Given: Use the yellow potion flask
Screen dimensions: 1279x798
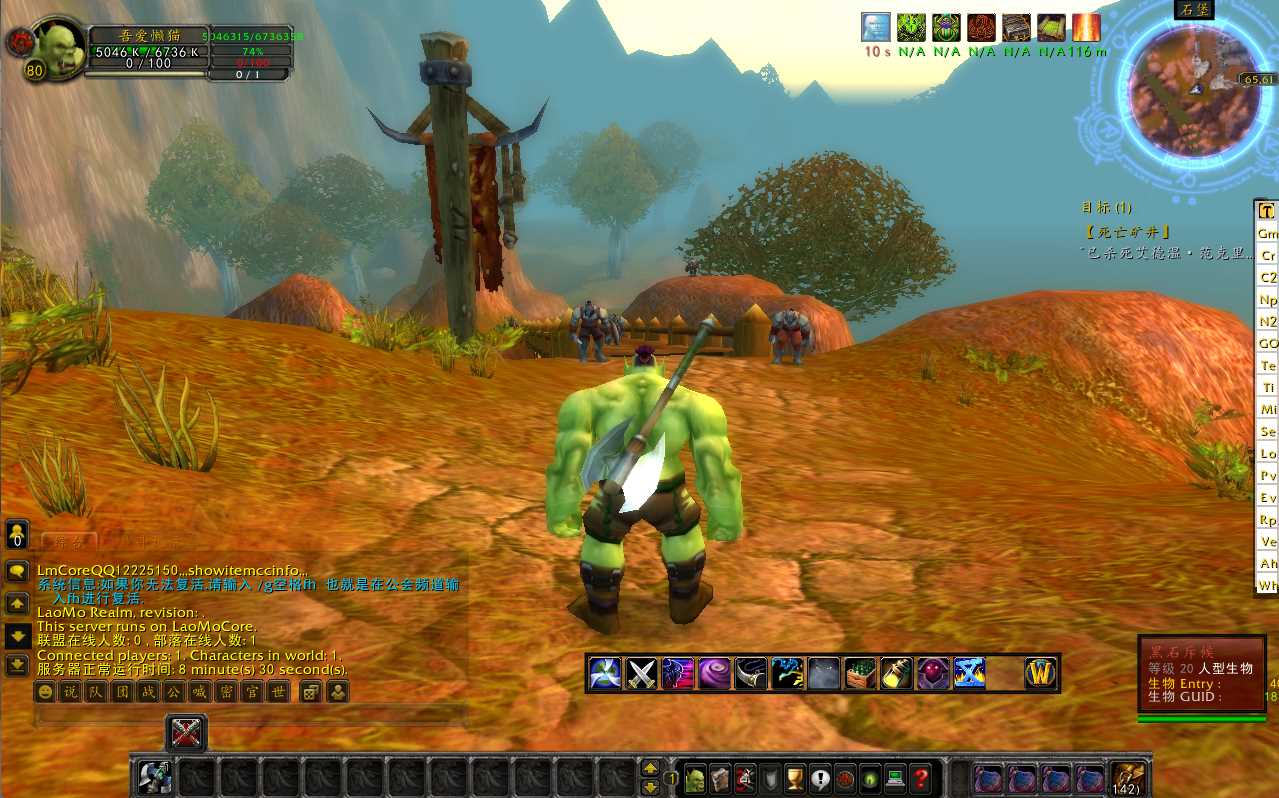Looking at the screenshot, I should click(896, 673).
